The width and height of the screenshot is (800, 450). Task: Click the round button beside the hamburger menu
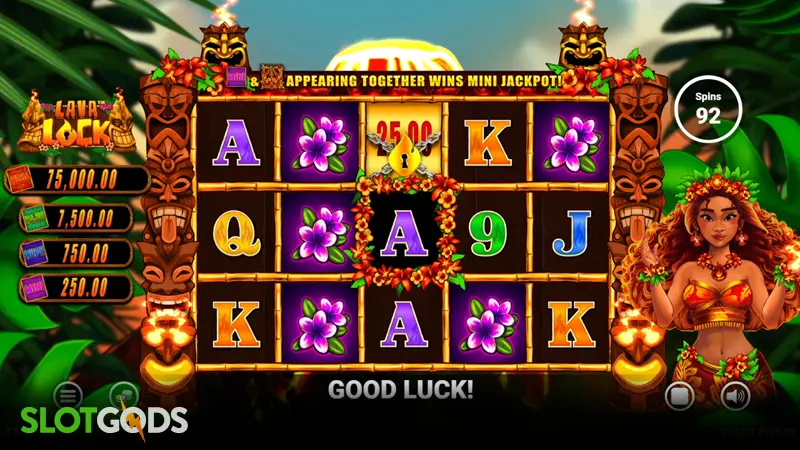[x=123, y=394]
